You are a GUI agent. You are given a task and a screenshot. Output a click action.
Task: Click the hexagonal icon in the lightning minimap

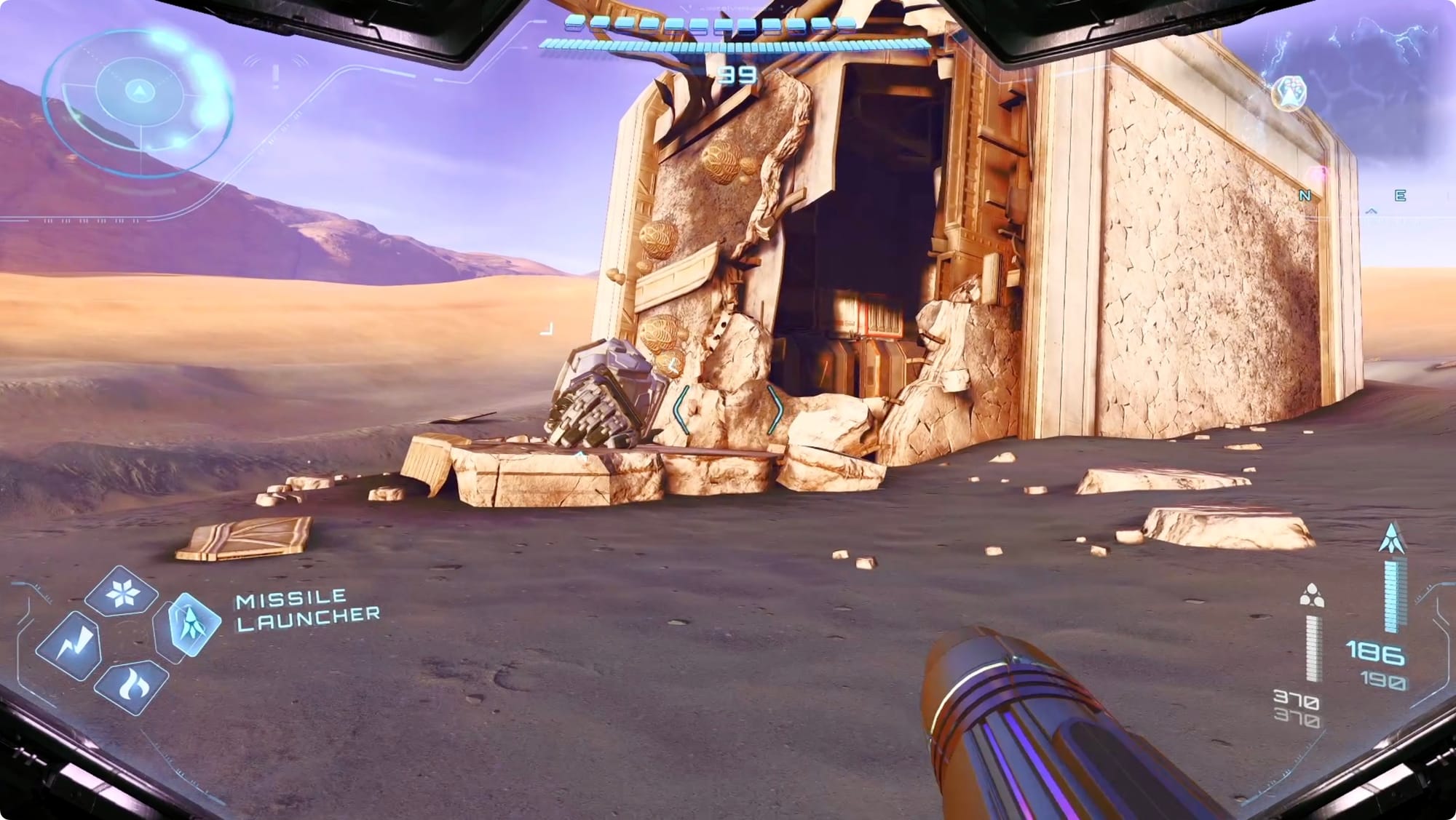pos(1289,93)
